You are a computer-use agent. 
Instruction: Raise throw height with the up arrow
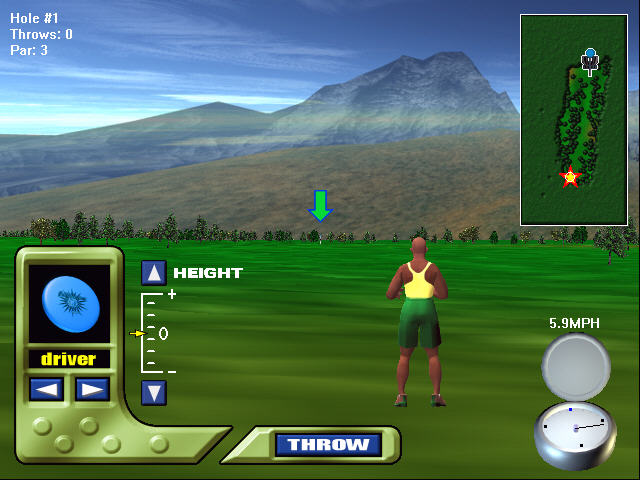[153, 273]
